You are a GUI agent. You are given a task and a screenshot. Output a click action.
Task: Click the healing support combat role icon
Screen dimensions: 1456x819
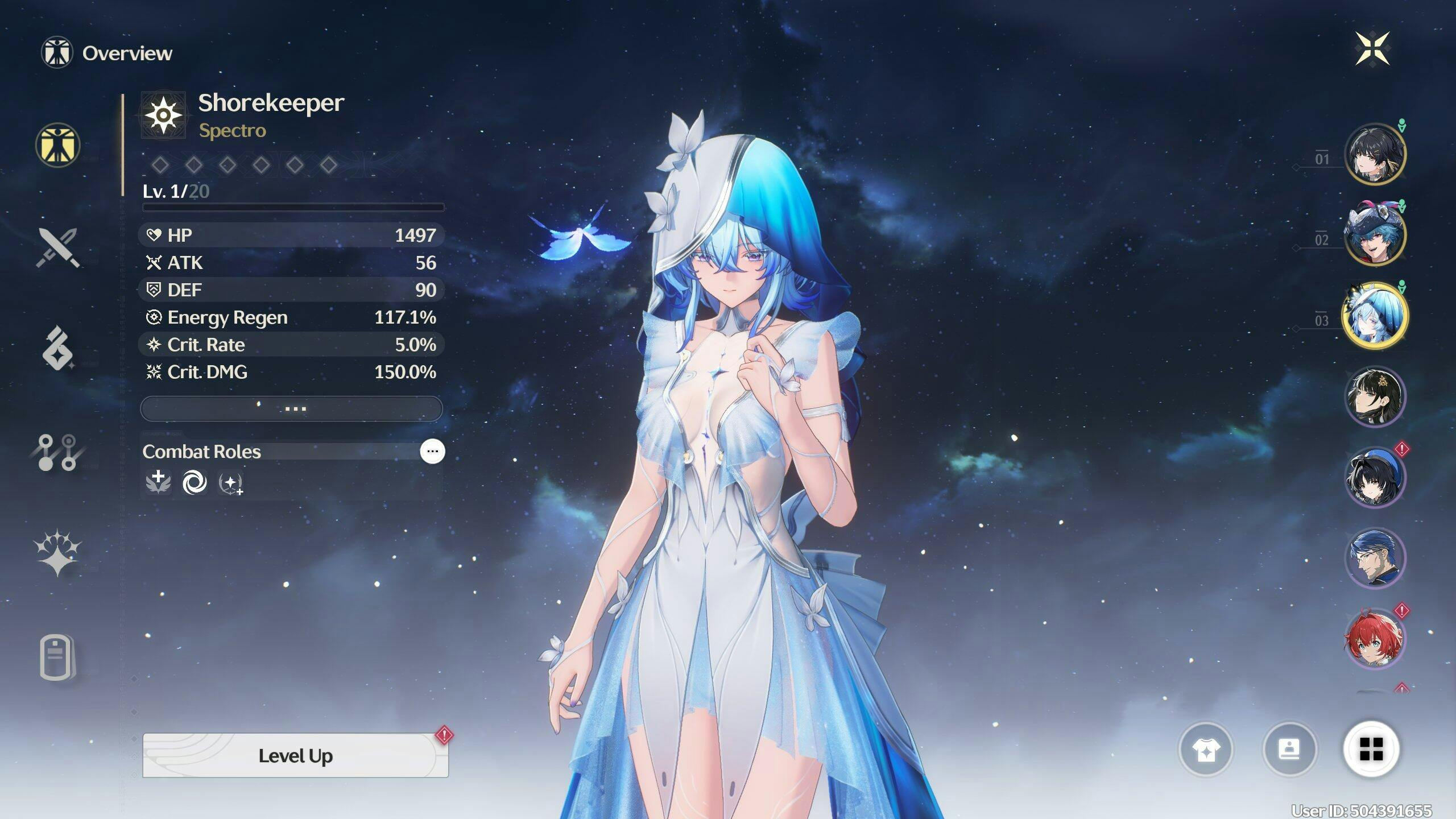(x=158, y=483)
